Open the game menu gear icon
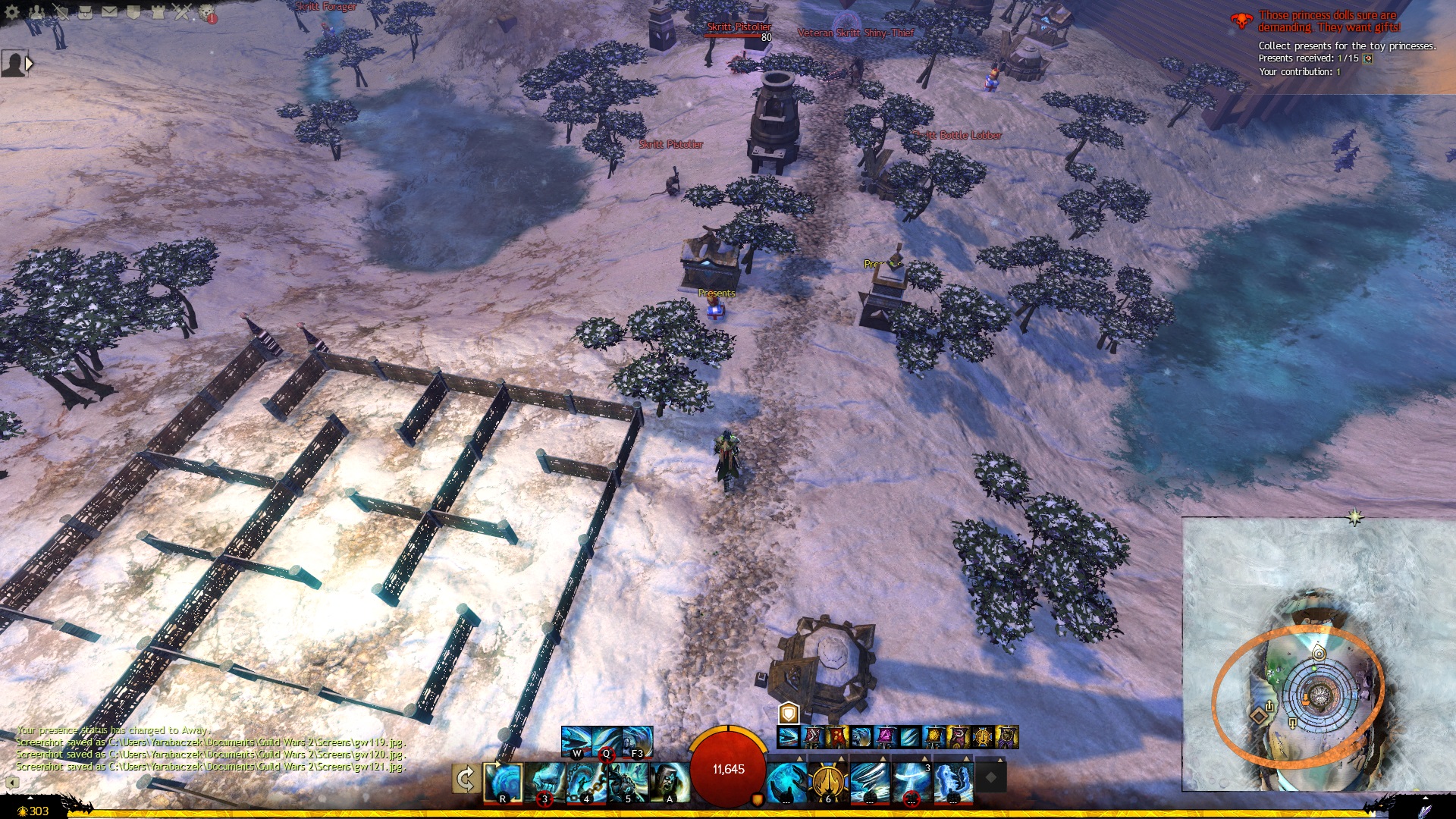Screen dimensions: 1456x819 point(12,11)
